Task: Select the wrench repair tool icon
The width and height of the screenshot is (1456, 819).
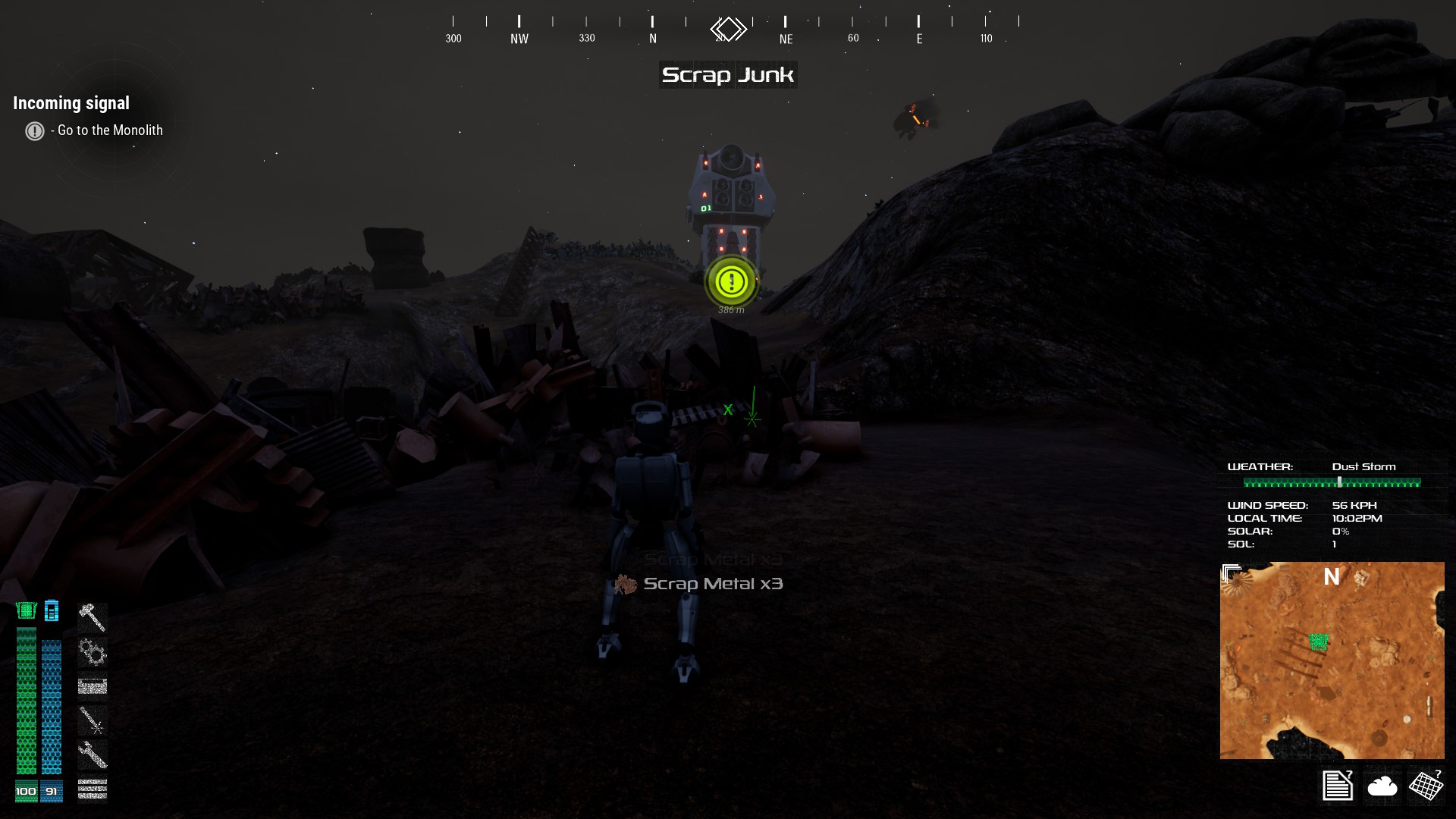Action: click(x=93, y=755)
